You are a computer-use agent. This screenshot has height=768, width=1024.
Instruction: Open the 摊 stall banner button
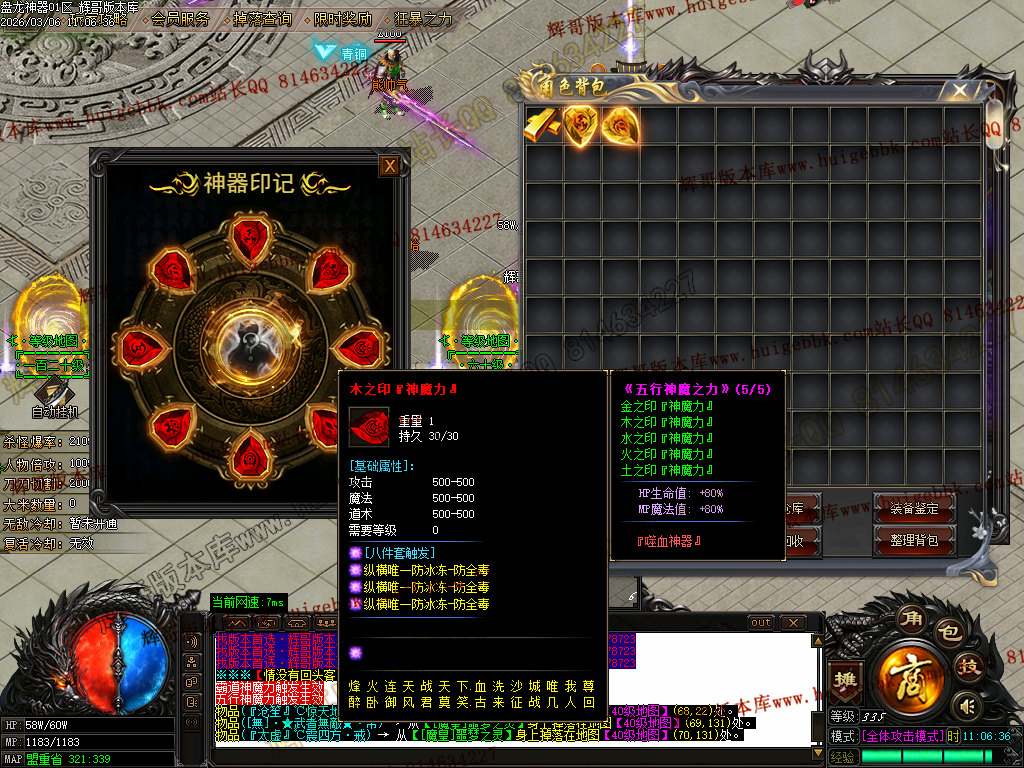click(847, 678)
